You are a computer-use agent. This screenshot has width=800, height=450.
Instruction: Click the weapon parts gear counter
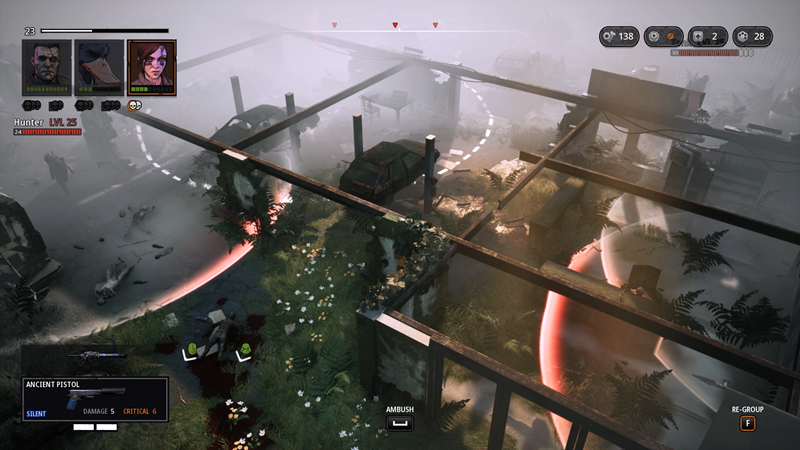pos(665,37)
